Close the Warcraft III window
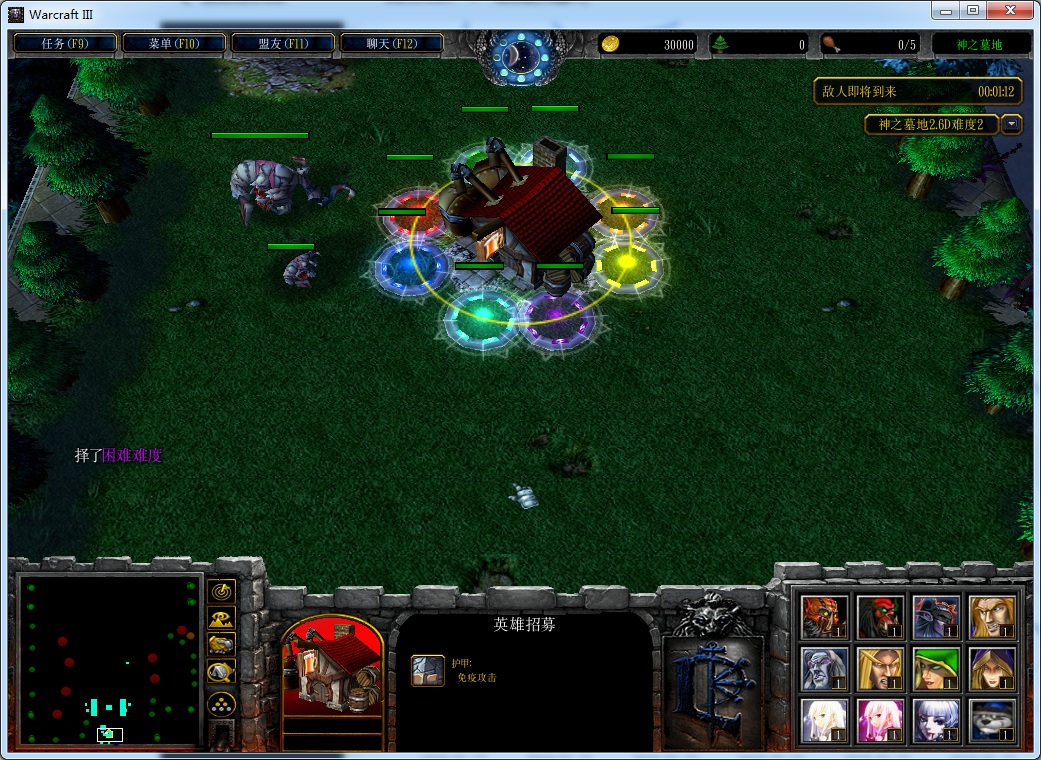Image resolution: width=1041 pixels, height=760 pixels. pos(1012,10)
